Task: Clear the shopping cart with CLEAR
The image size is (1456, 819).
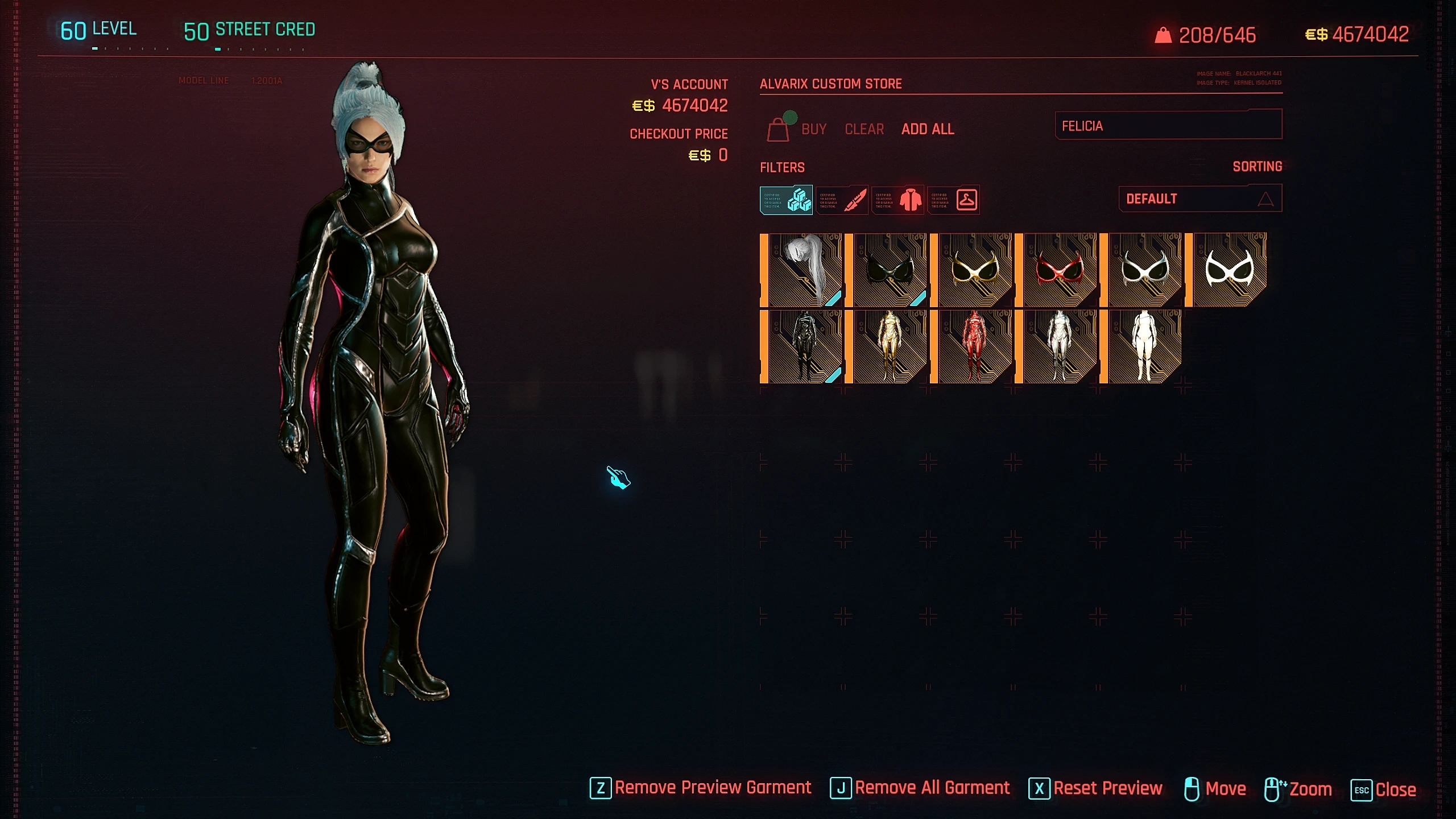Action: (864, 130)
